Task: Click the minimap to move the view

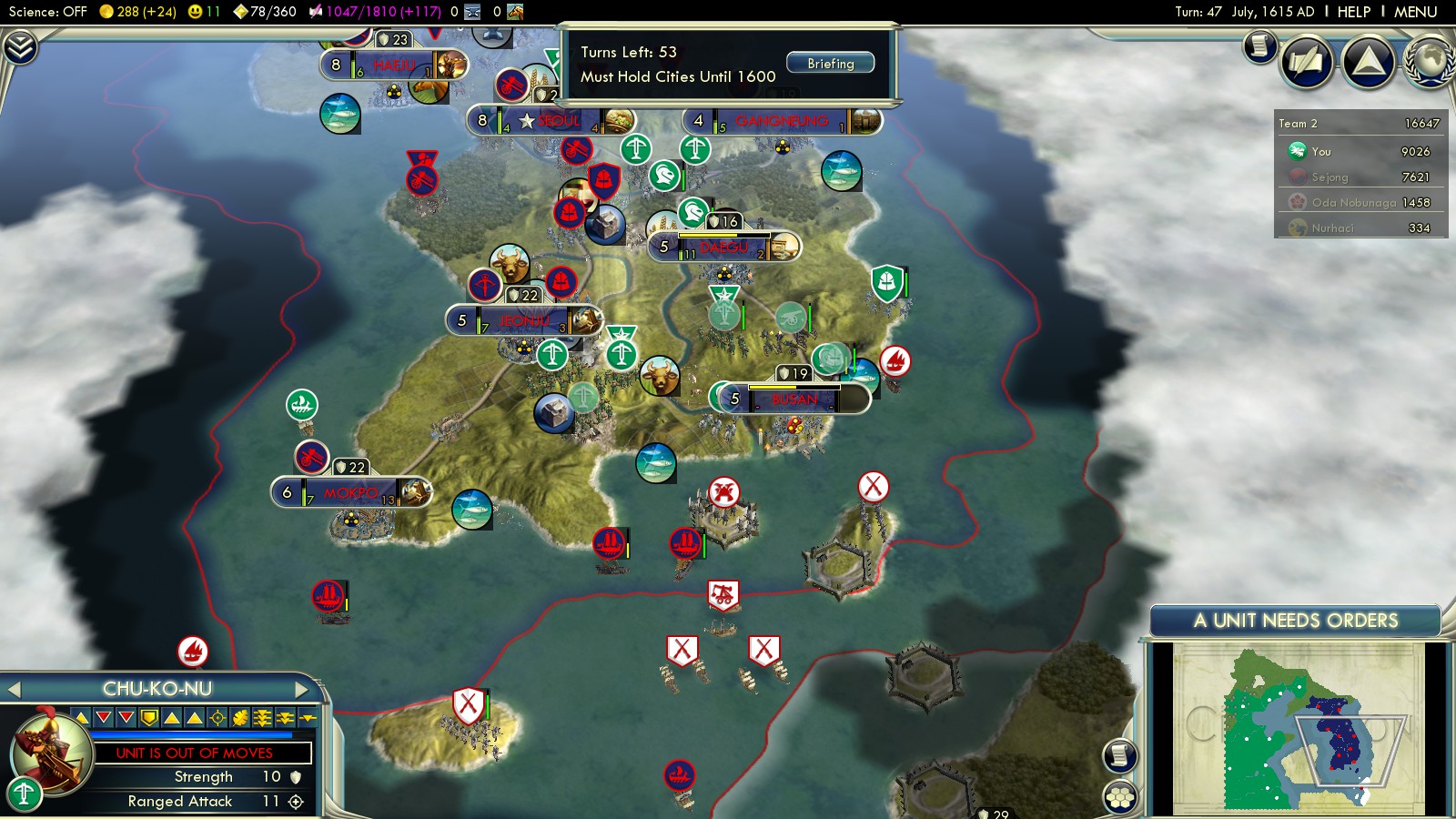Action: tap(1298, 726)
